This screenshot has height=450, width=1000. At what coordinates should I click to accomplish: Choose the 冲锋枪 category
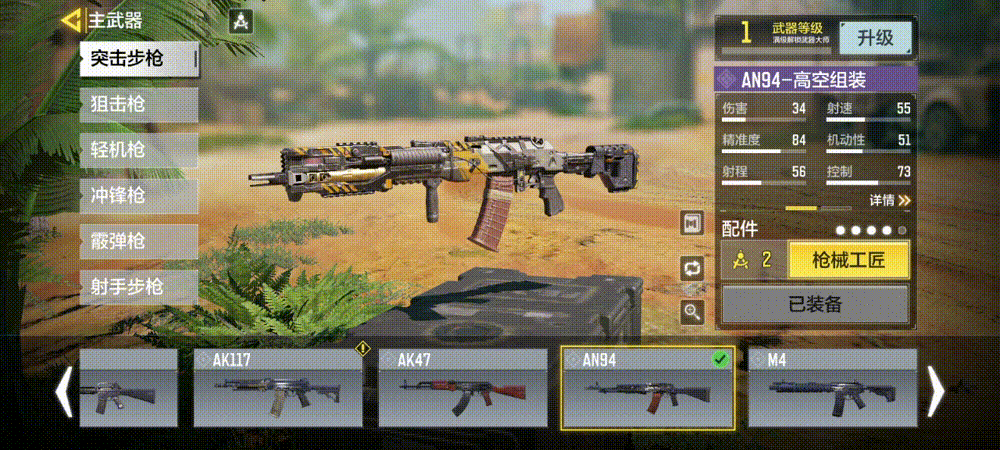(x=139, y=196)
